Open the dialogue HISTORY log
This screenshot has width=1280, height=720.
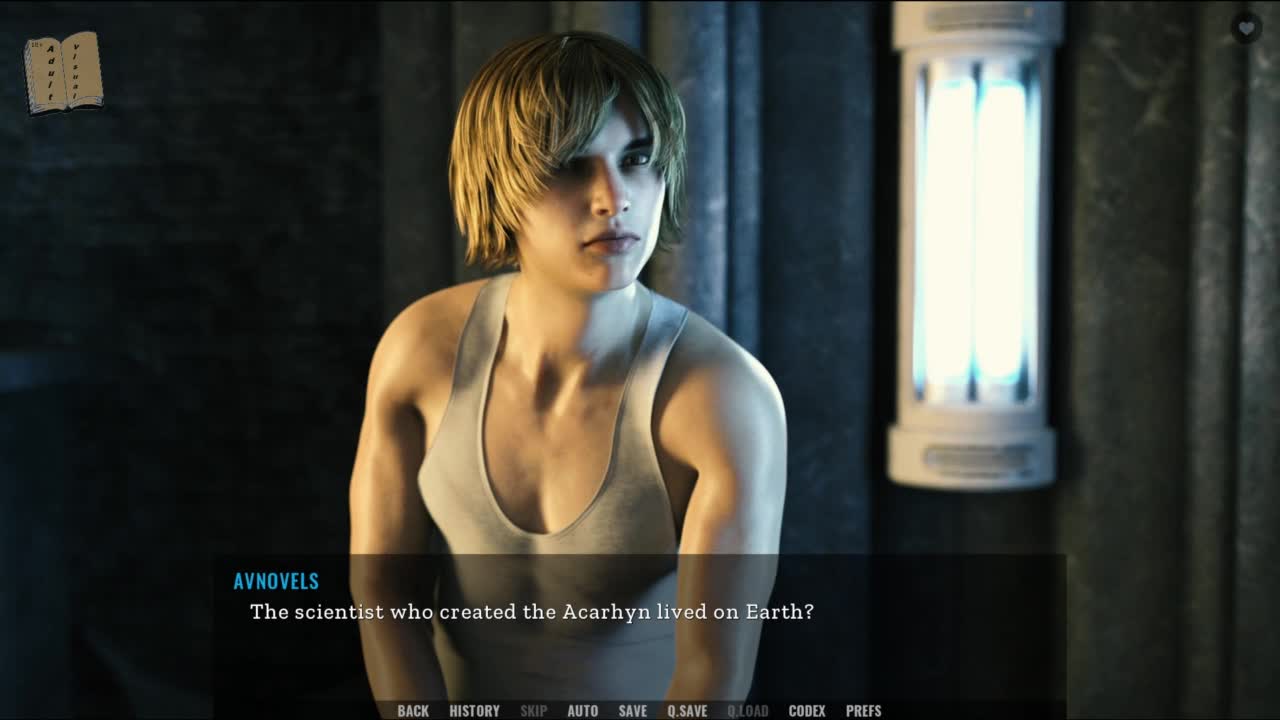point(474,711)
